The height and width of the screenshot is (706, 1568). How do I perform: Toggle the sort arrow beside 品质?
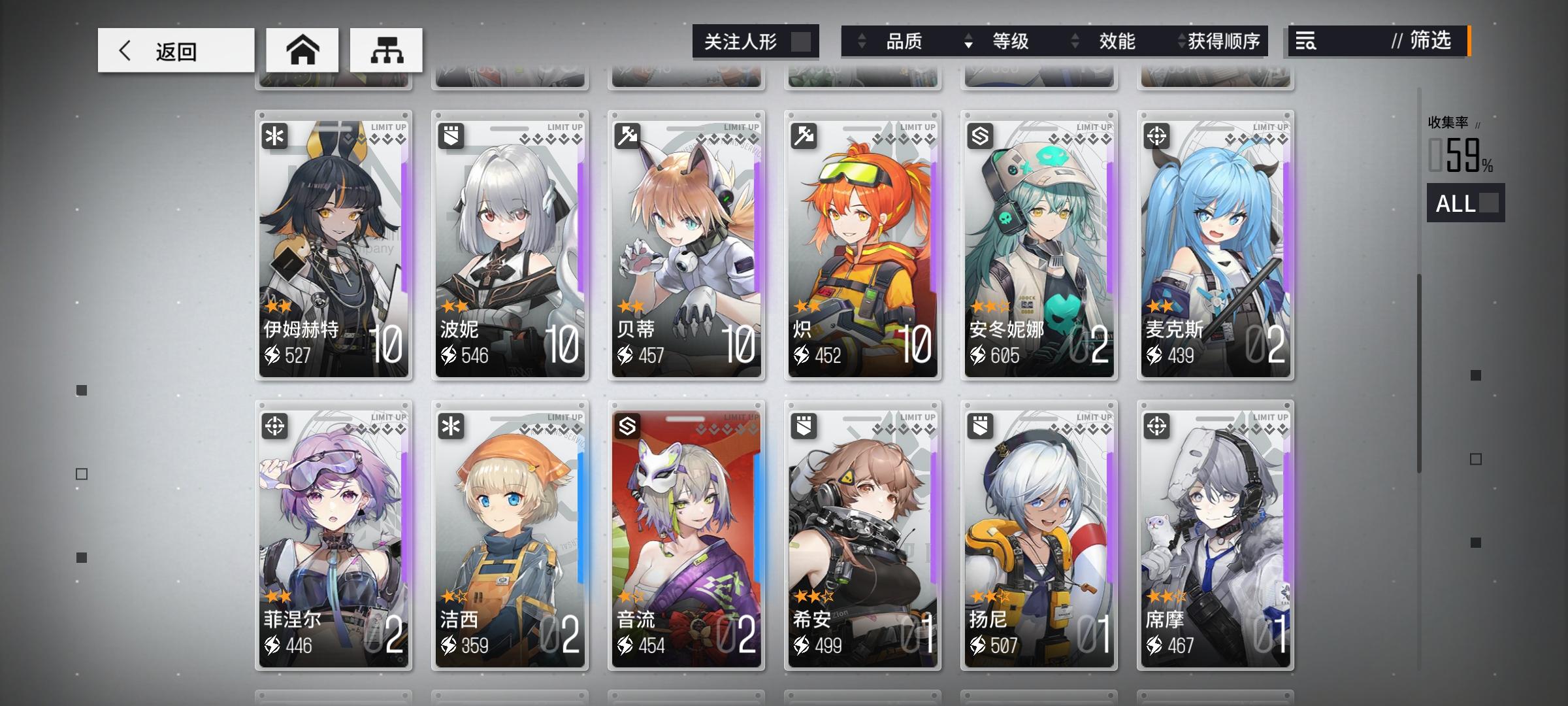pyautogui.click(x=862, y=41)
